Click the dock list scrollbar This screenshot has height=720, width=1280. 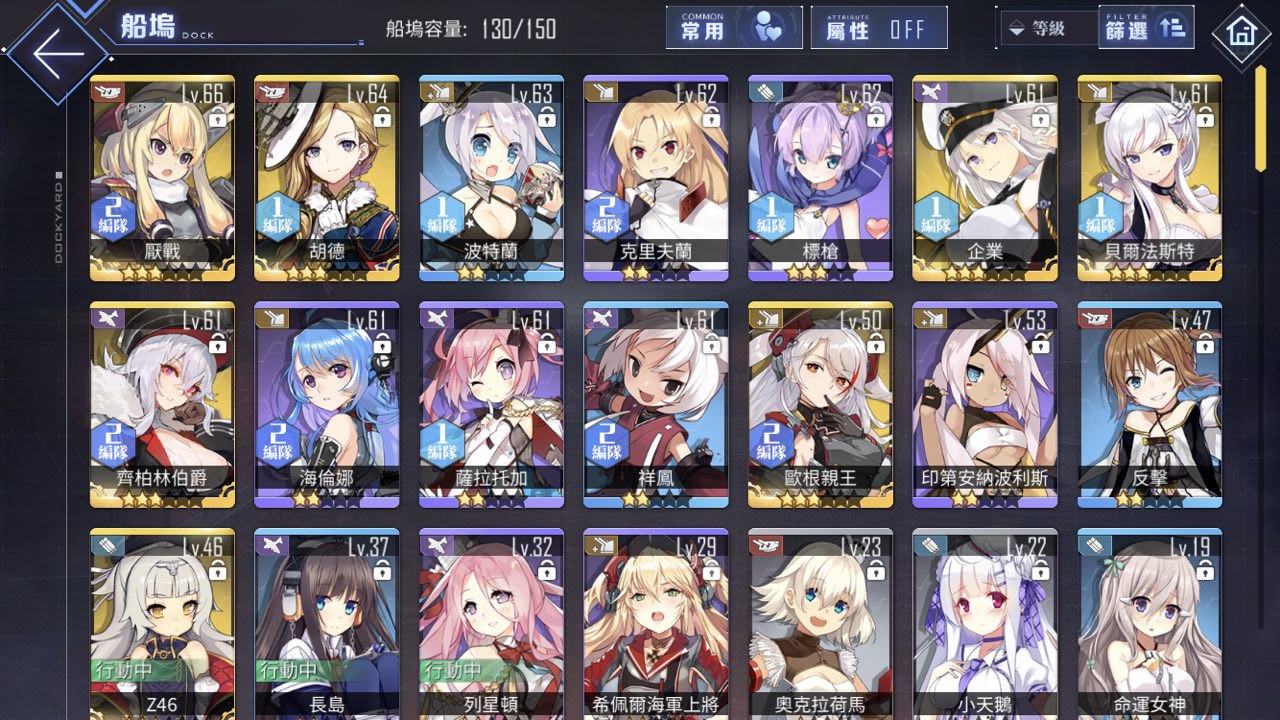click(x=1261, y=120)
